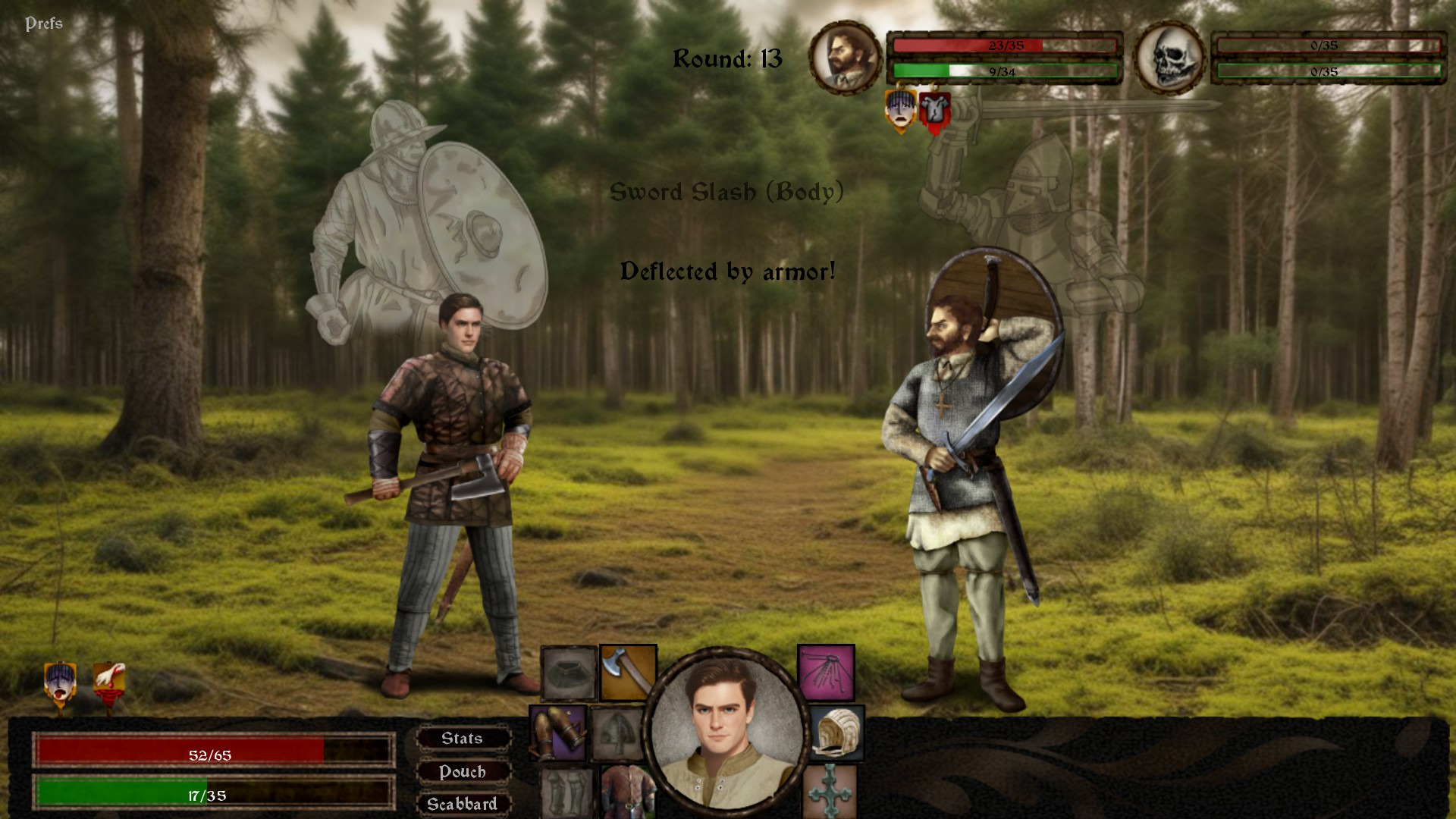Open the Stats panel
Image resolution: width=1456 pixels, height=819 pixels.
(x=462, y=739)
